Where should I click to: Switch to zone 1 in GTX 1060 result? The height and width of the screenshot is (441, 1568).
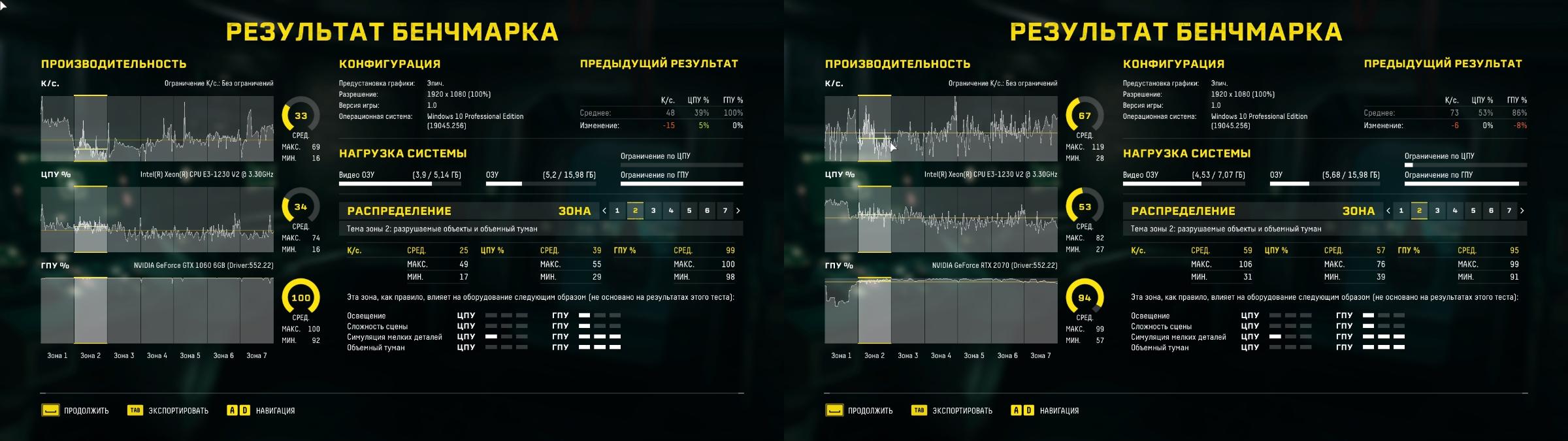[617, 210]
